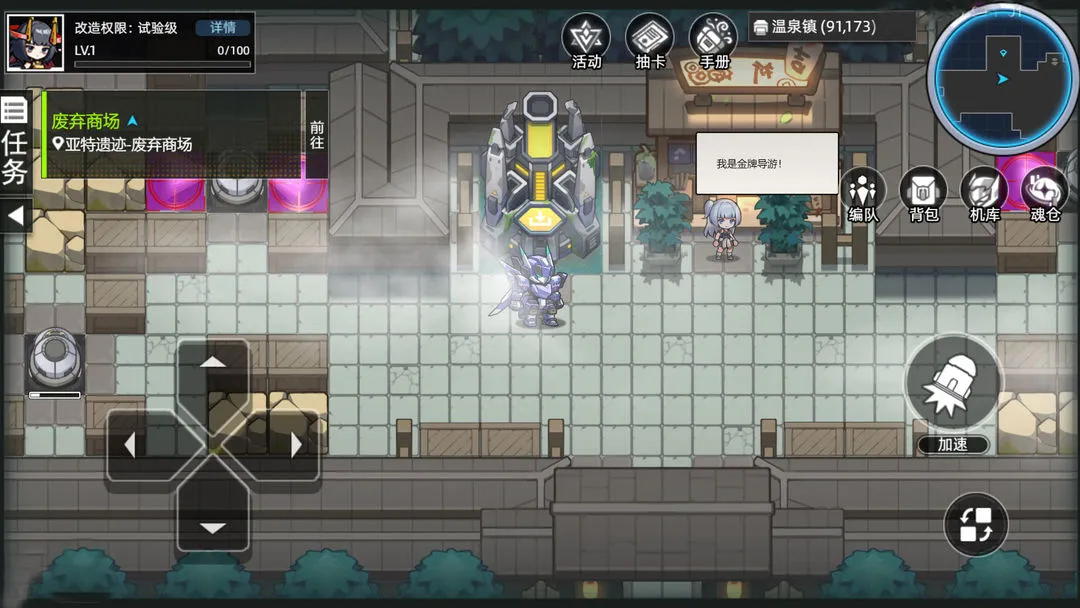Open the 任务 quest list tab
Screen dimensions: 1080x608
15,143
